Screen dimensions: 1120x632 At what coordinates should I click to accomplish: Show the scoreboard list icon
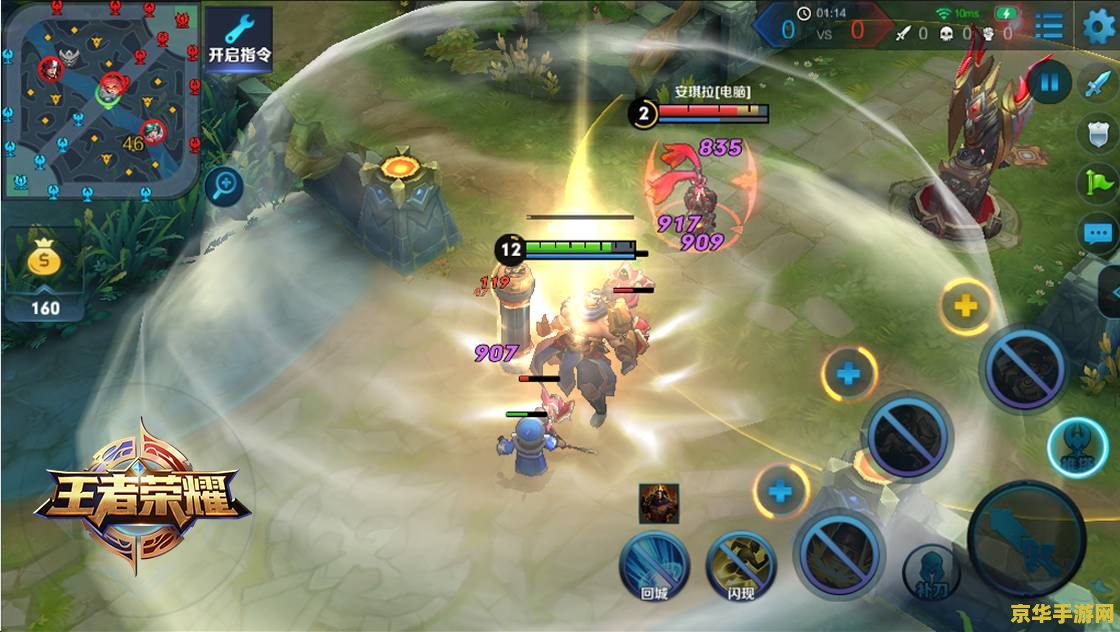tap(1049, 26)
